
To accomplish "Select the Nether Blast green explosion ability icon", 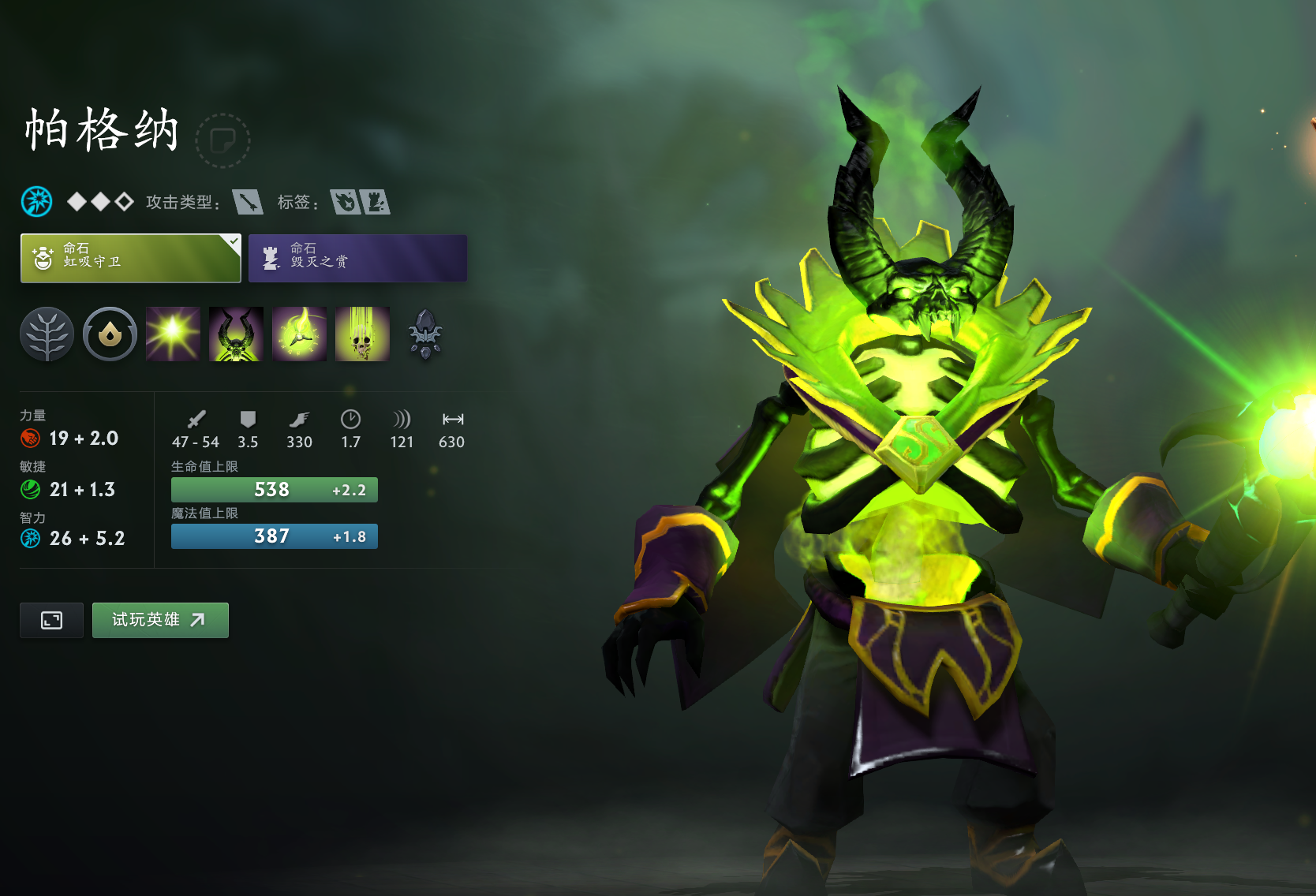I will point(172,334).
